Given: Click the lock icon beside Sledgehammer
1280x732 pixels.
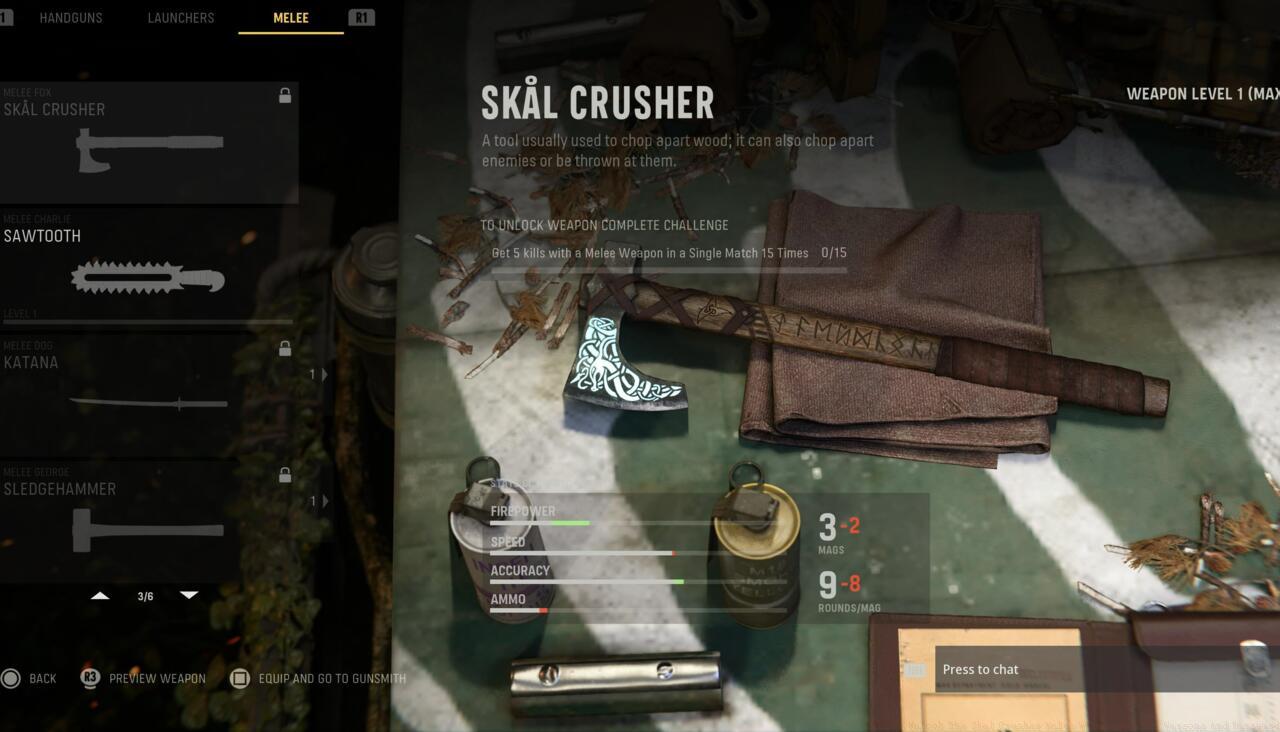Looking at the screenshot, I should [285, 475].
